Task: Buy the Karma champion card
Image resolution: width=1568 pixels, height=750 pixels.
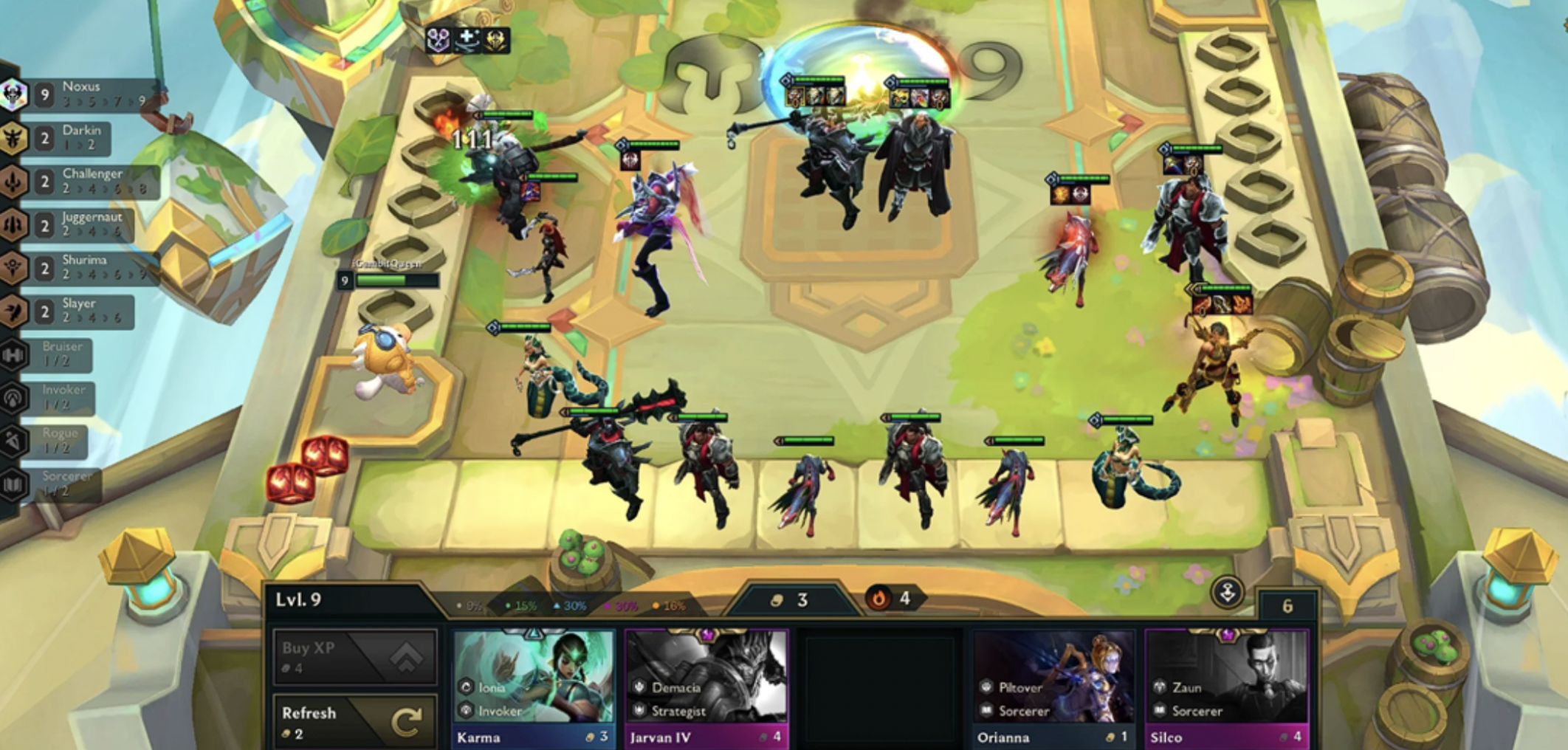Action: coord(533,688)
